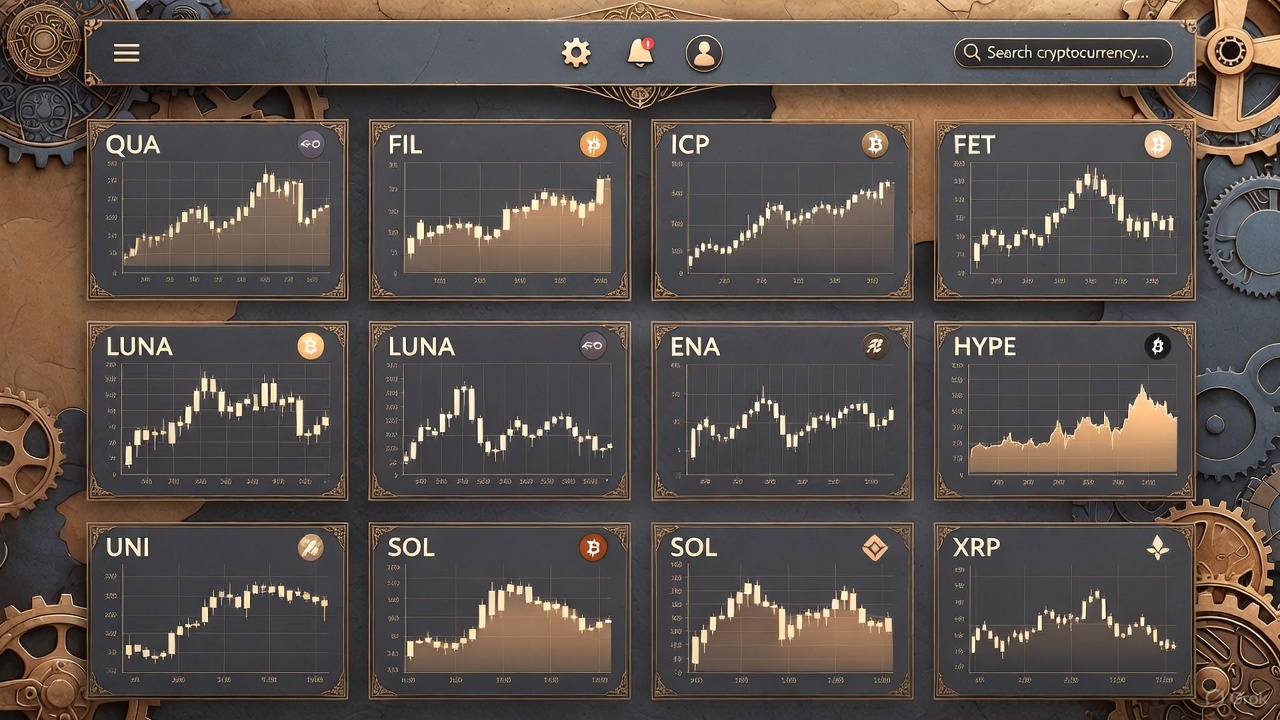Open the LUNA card with the orange coin badge

218,411
